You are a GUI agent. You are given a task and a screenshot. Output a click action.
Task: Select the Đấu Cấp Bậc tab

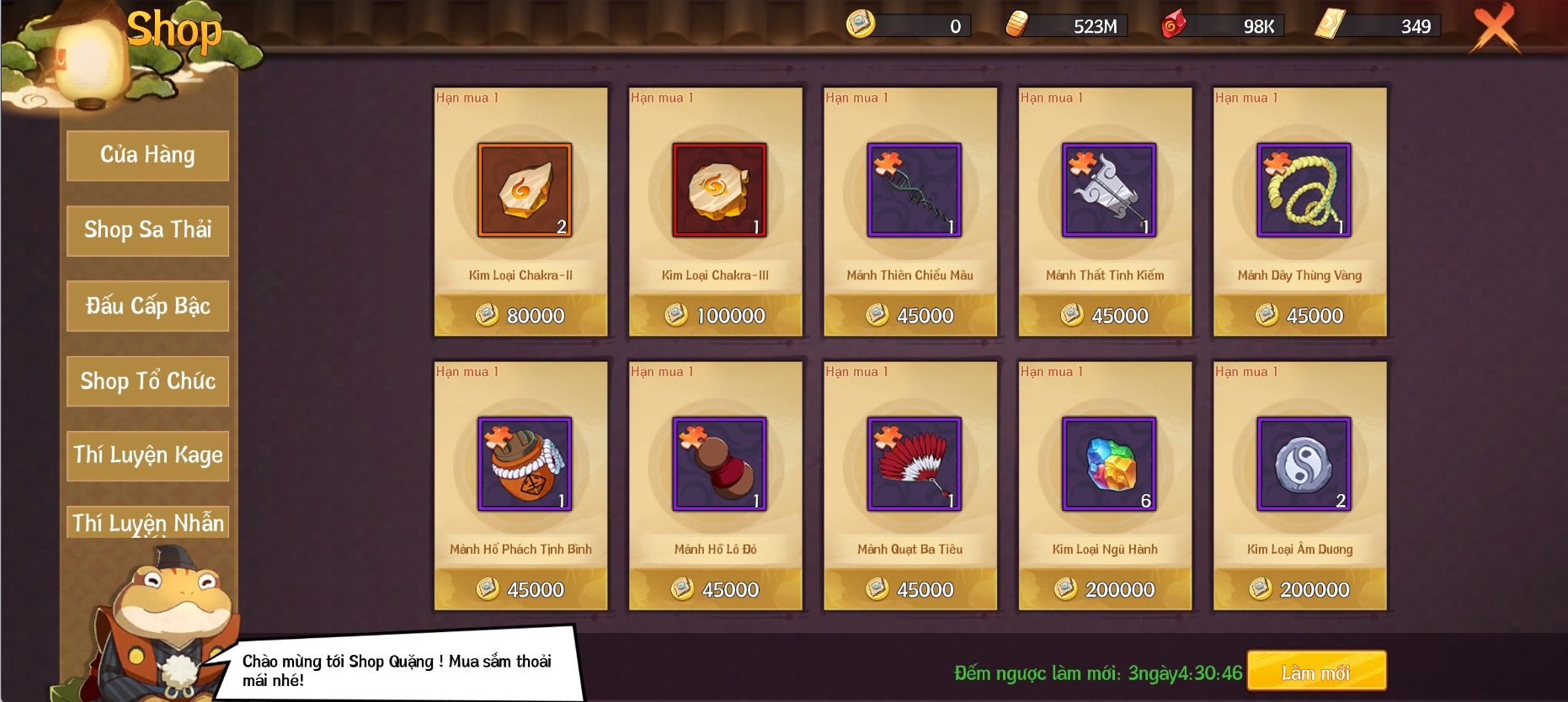[x=147, y=306]
